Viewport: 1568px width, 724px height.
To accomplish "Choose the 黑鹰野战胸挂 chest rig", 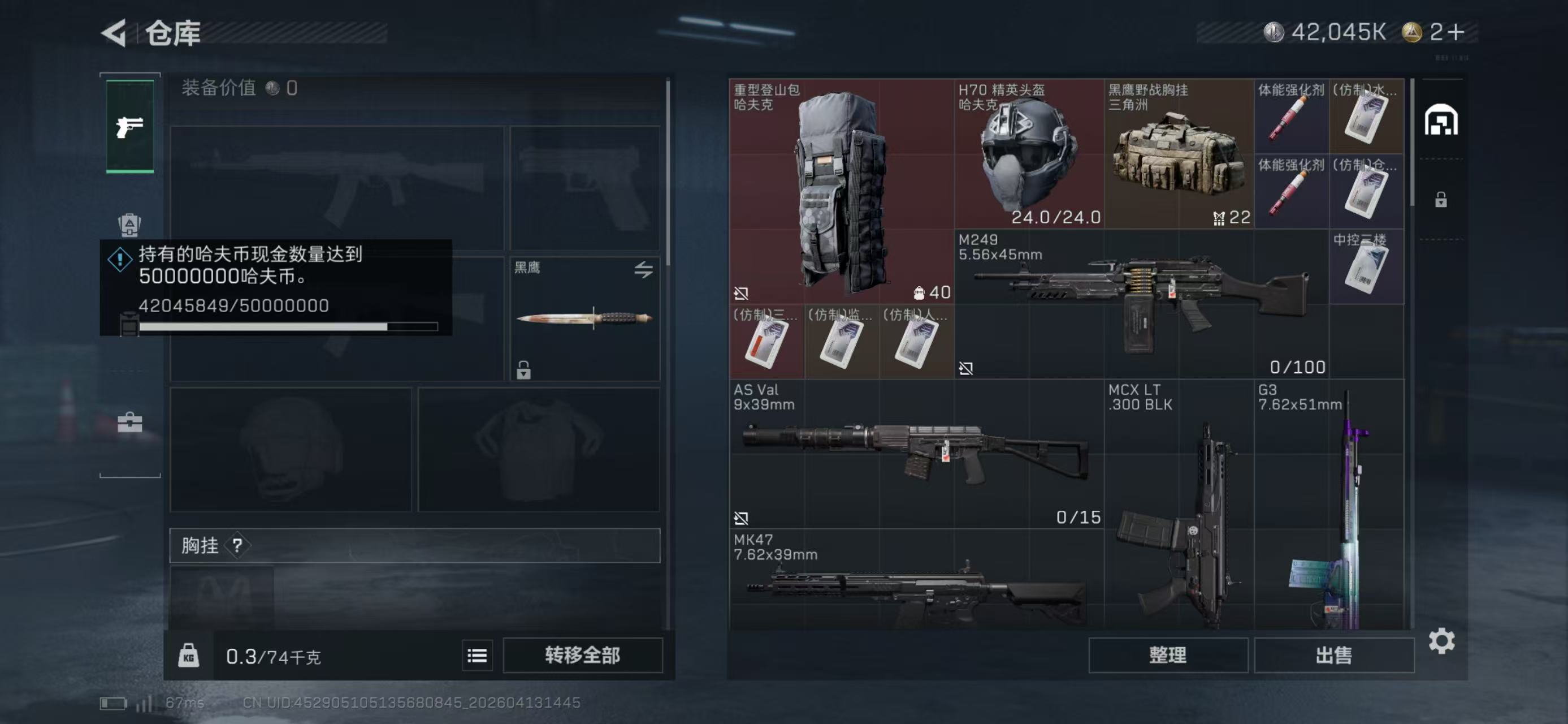I will click(x=1179, y=154).
